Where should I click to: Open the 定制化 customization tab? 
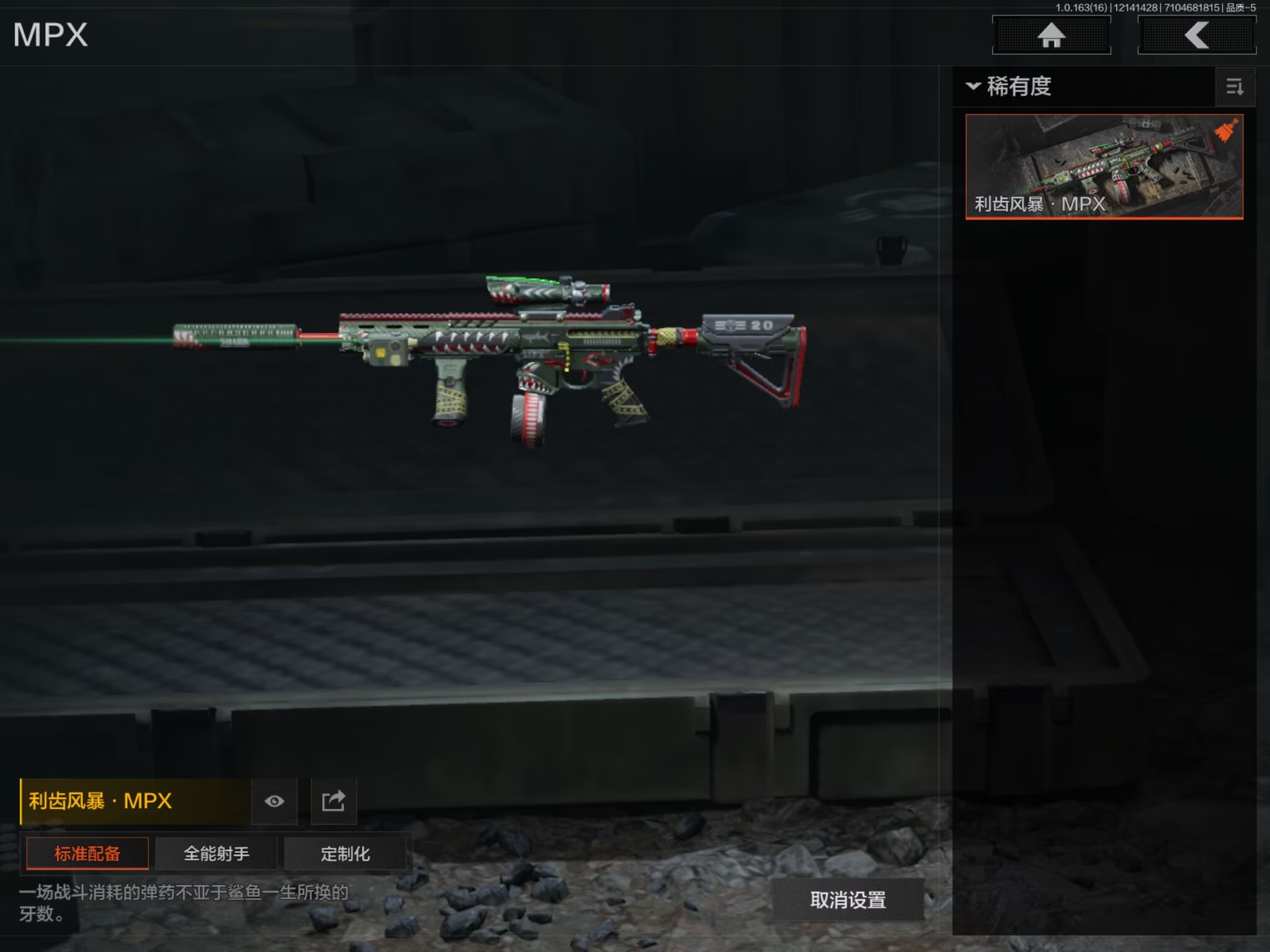click(x=345, y=853)
